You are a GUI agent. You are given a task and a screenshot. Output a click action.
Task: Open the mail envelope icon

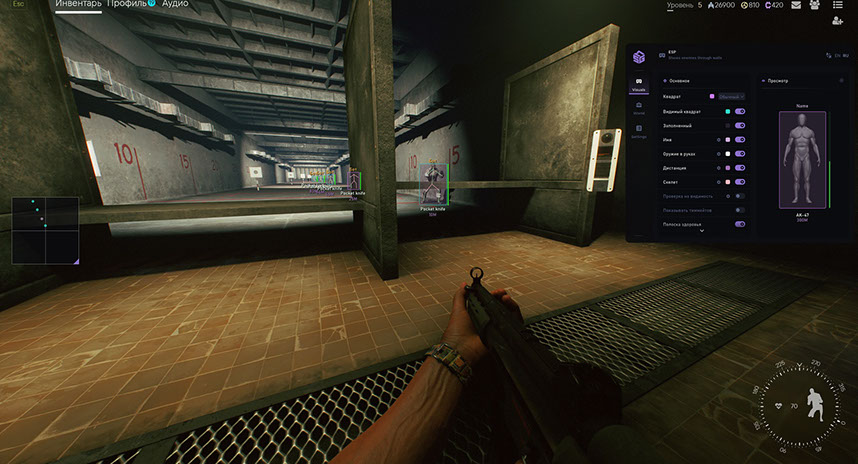click(796, 5)
